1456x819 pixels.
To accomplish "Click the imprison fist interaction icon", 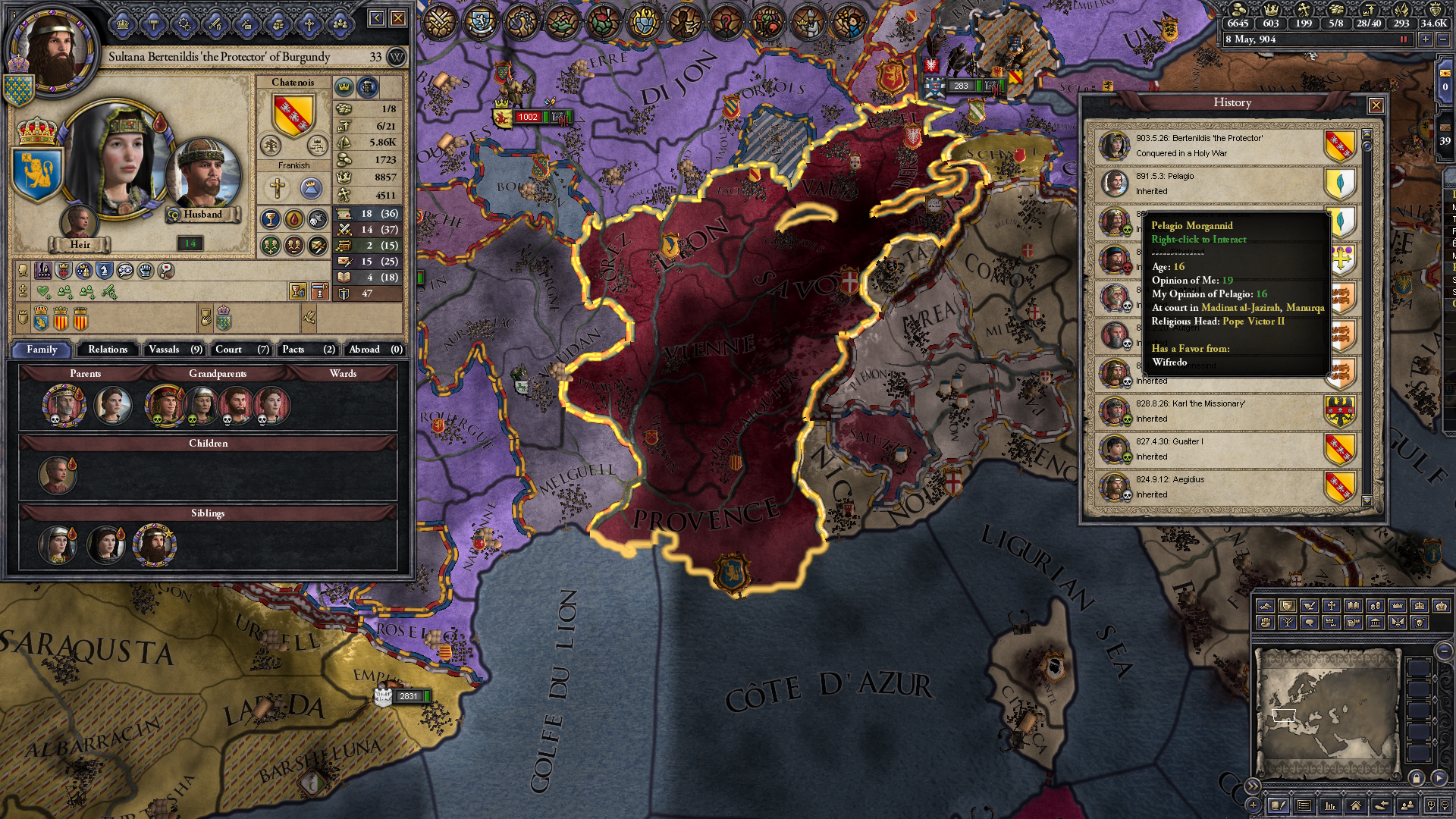I will pos(146,271).
